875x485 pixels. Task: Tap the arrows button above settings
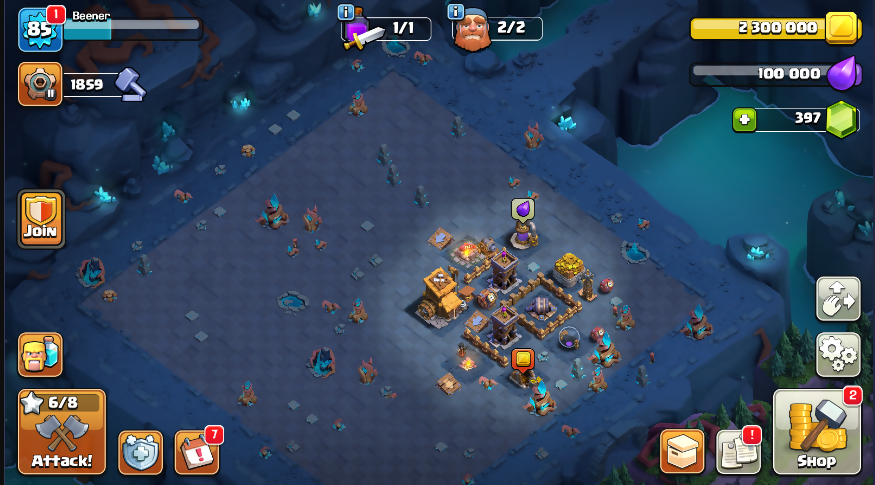click(838, 299)
